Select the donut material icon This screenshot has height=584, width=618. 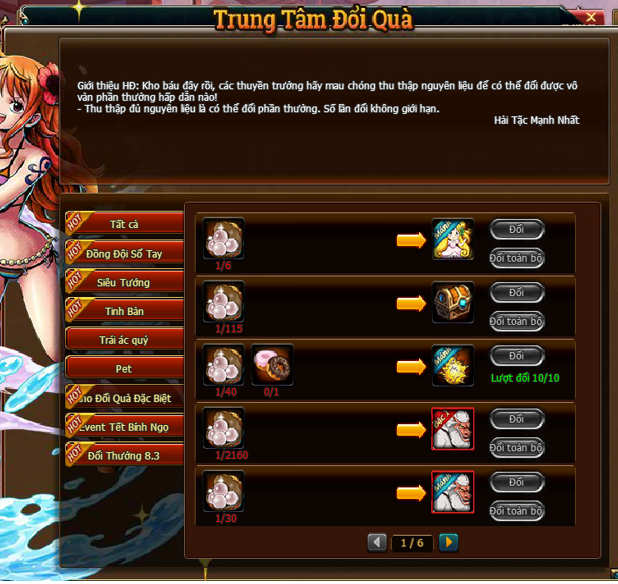pos(272,366)
